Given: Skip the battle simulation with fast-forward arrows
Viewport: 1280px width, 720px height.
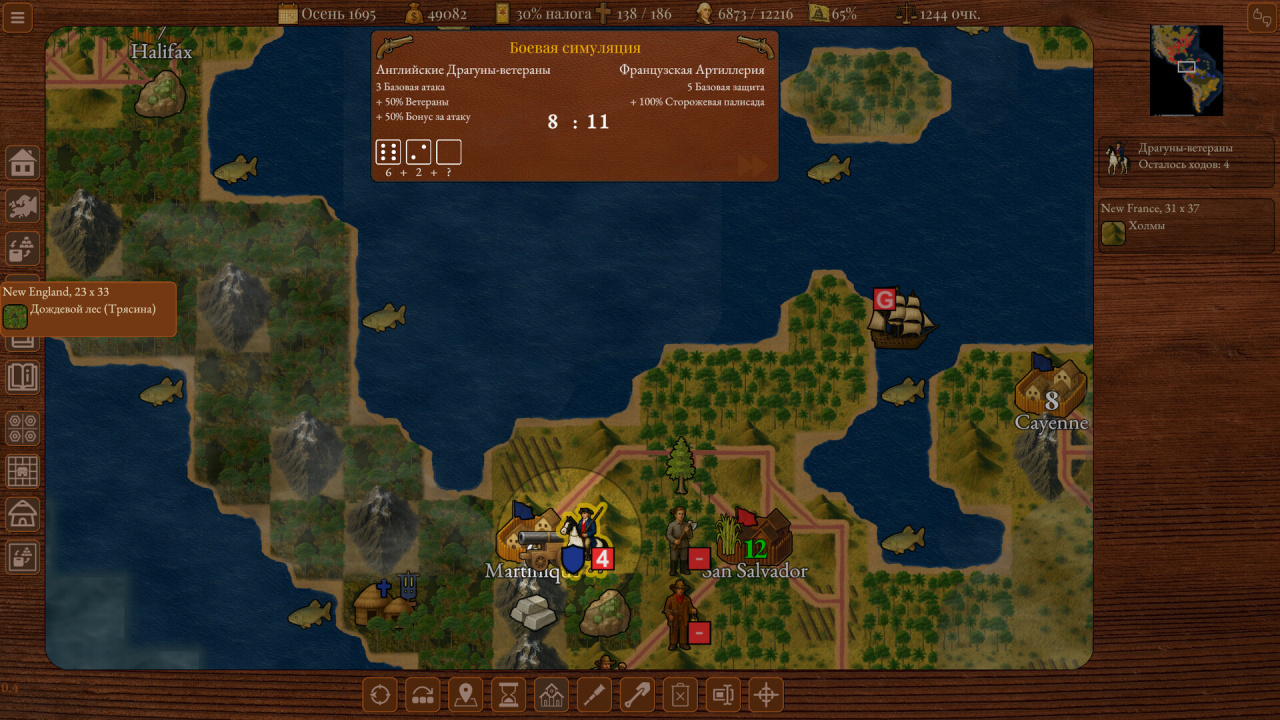Looking at the screenshot, I should (751, 166).
